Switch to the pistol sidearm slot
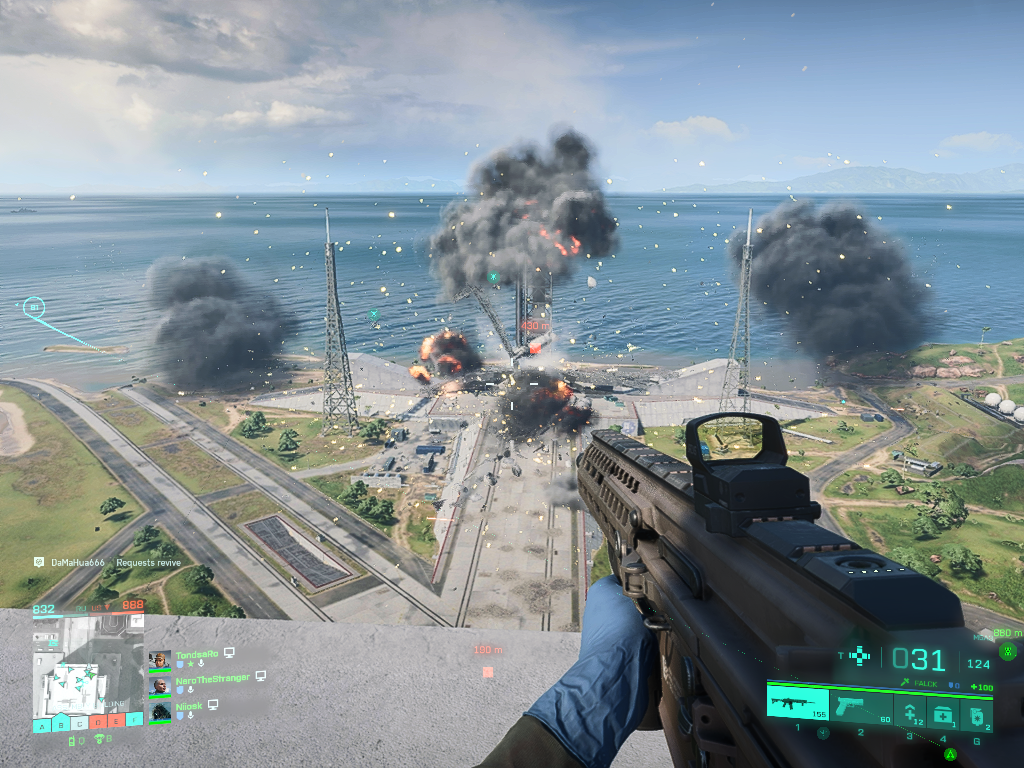 tap(860, 709)
